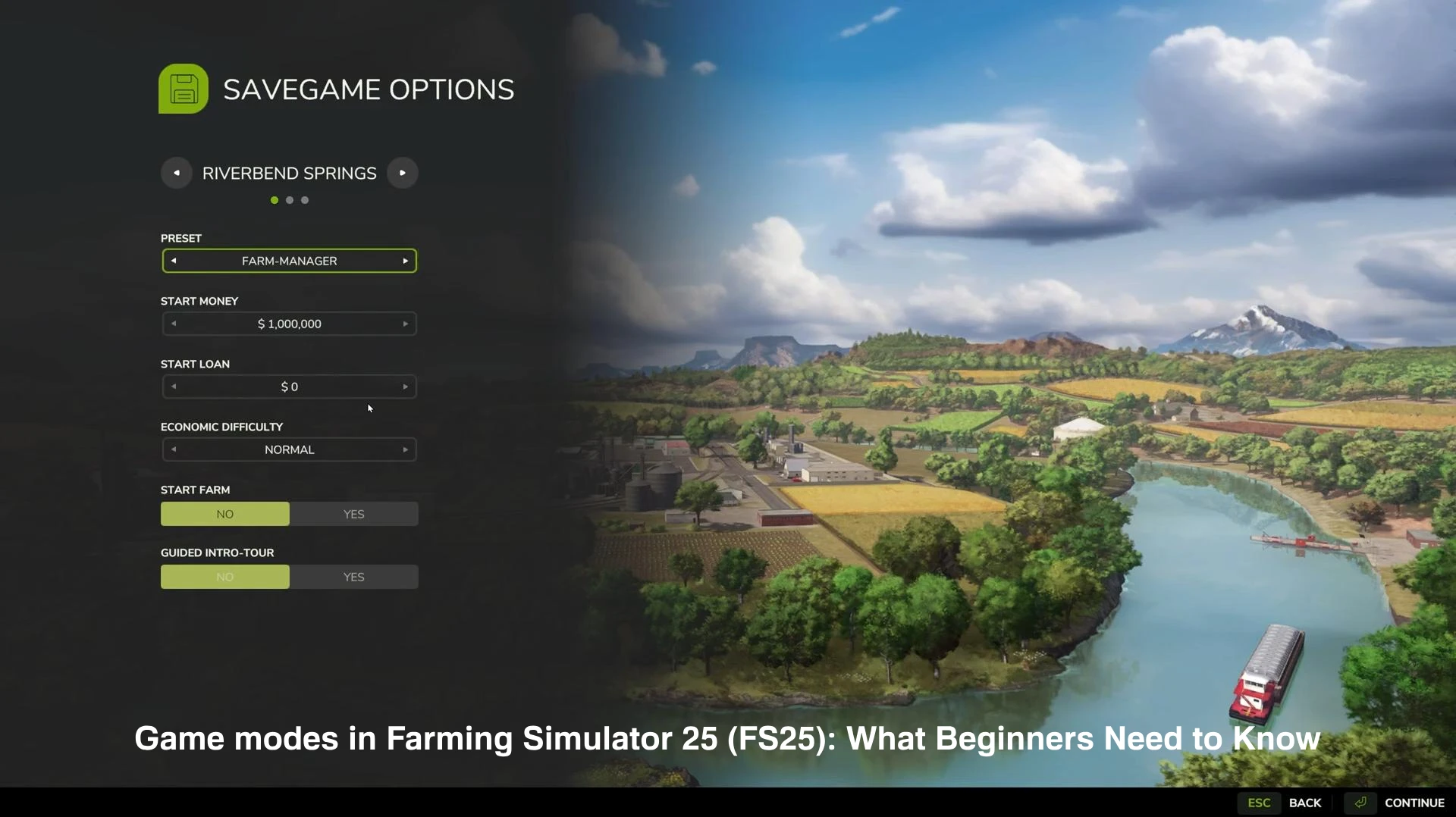1456x817 pixels.
Task: Select the next map with the right arrow
Action: point(402,173)
